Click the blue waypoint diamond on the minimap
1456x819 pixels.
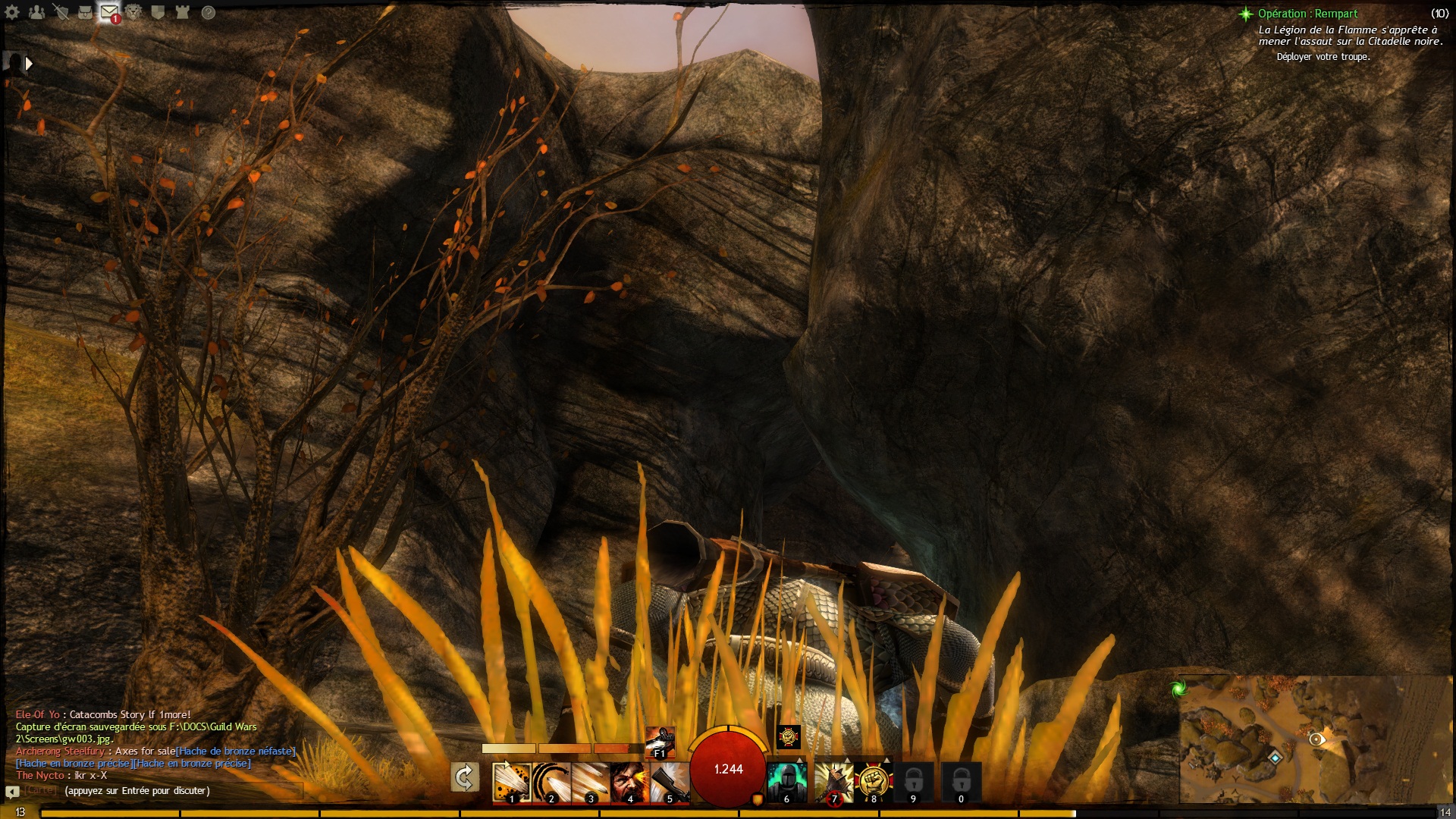(1276, 758)
